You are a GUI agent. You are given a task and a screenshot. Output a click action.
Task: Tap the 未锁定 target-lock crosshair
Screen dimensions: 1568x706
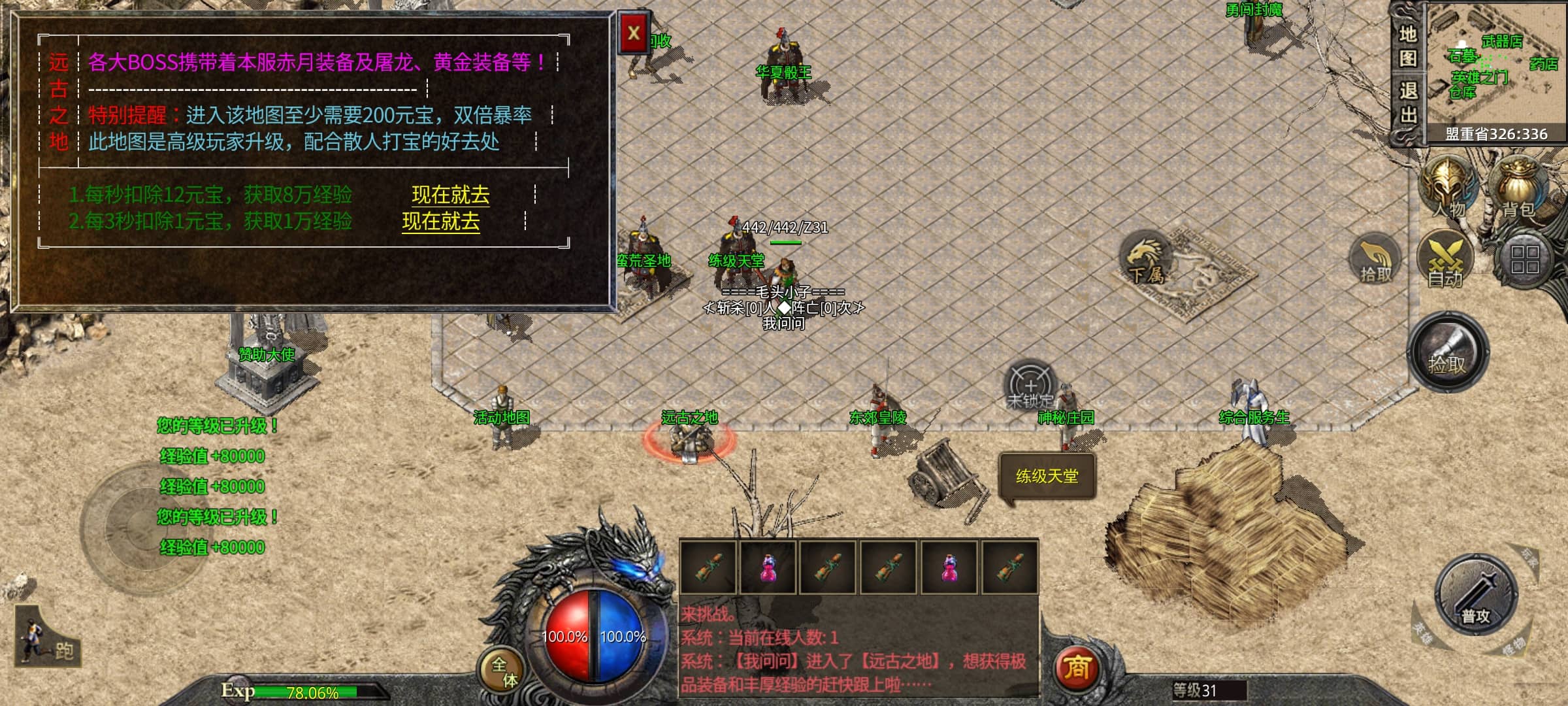[x=1030, y=386]
